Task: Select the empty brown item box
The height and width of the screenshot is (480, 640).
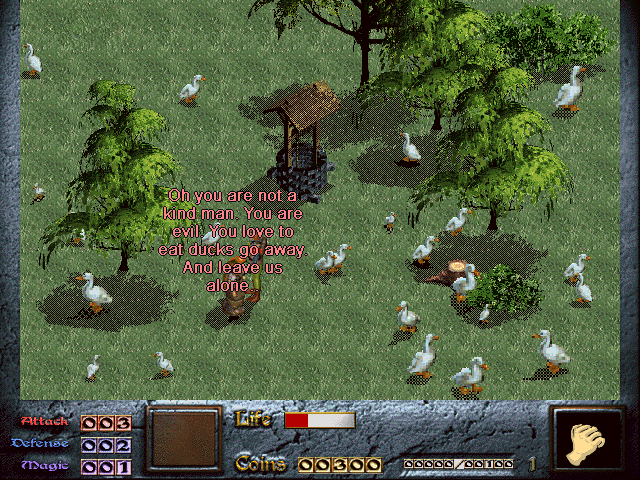Action: coord(183,440)
